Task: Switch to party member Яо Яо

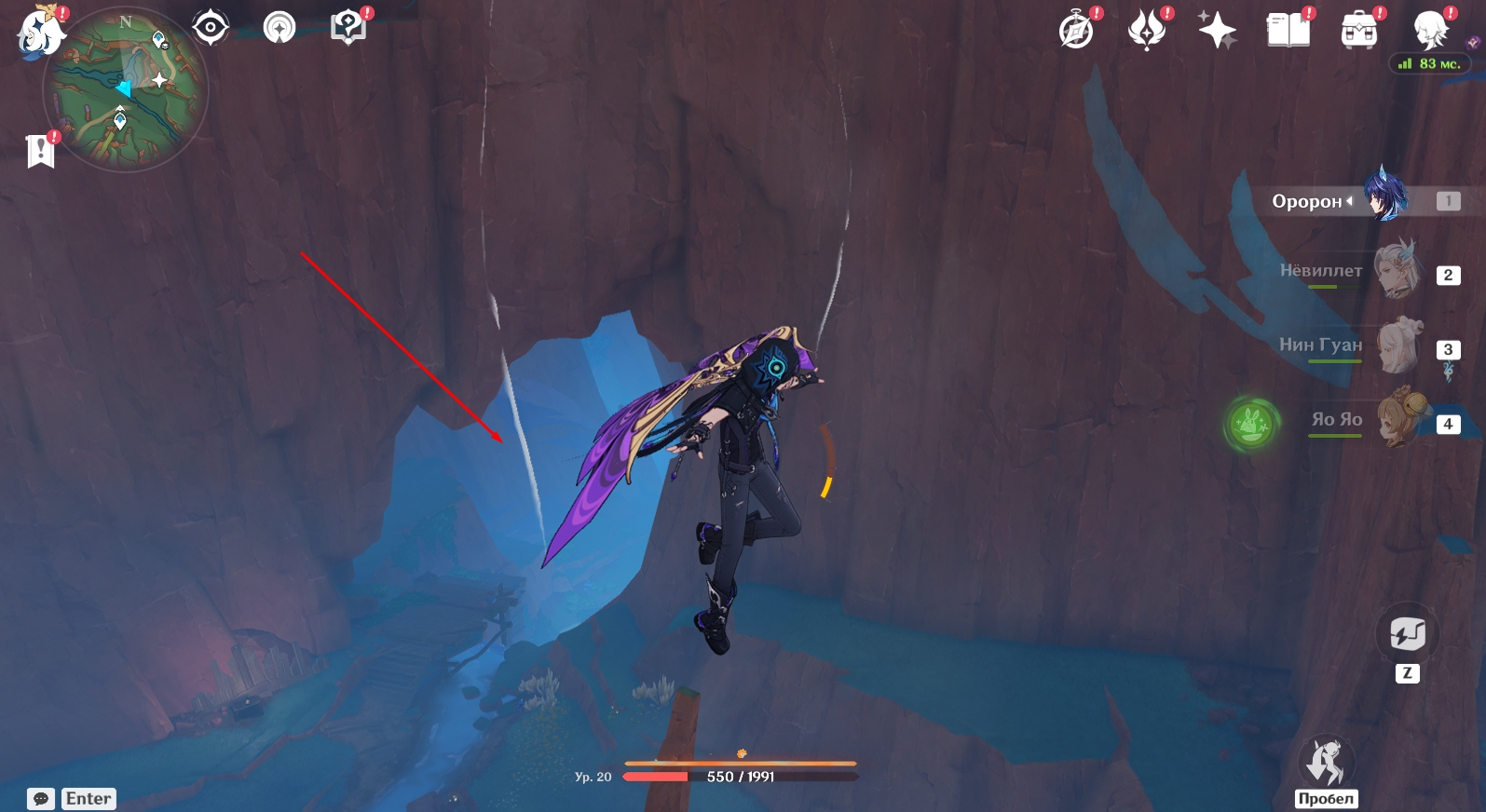Action: tap(1397, 420)
